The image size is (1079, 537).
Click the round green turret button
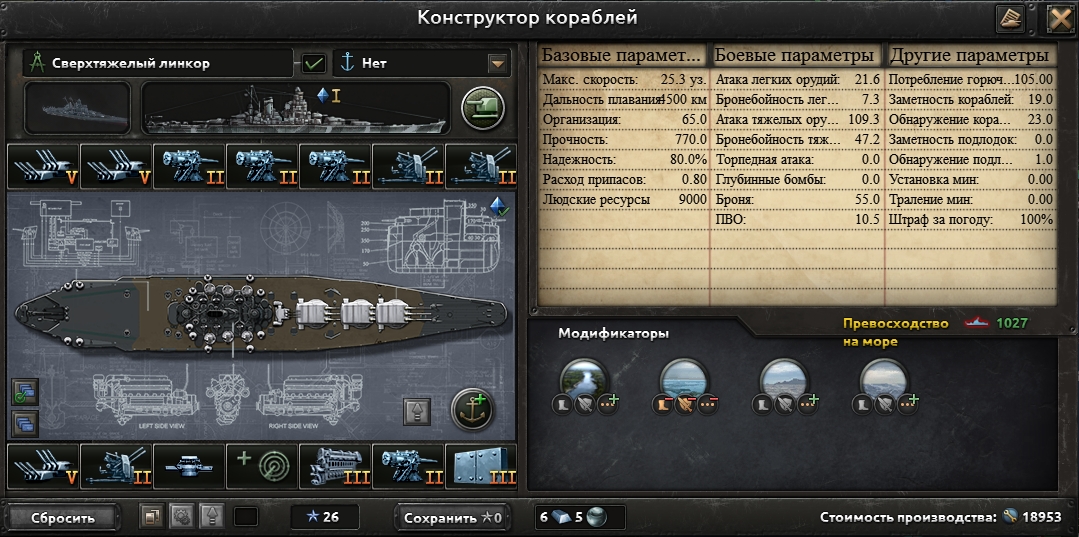(482, 107)
